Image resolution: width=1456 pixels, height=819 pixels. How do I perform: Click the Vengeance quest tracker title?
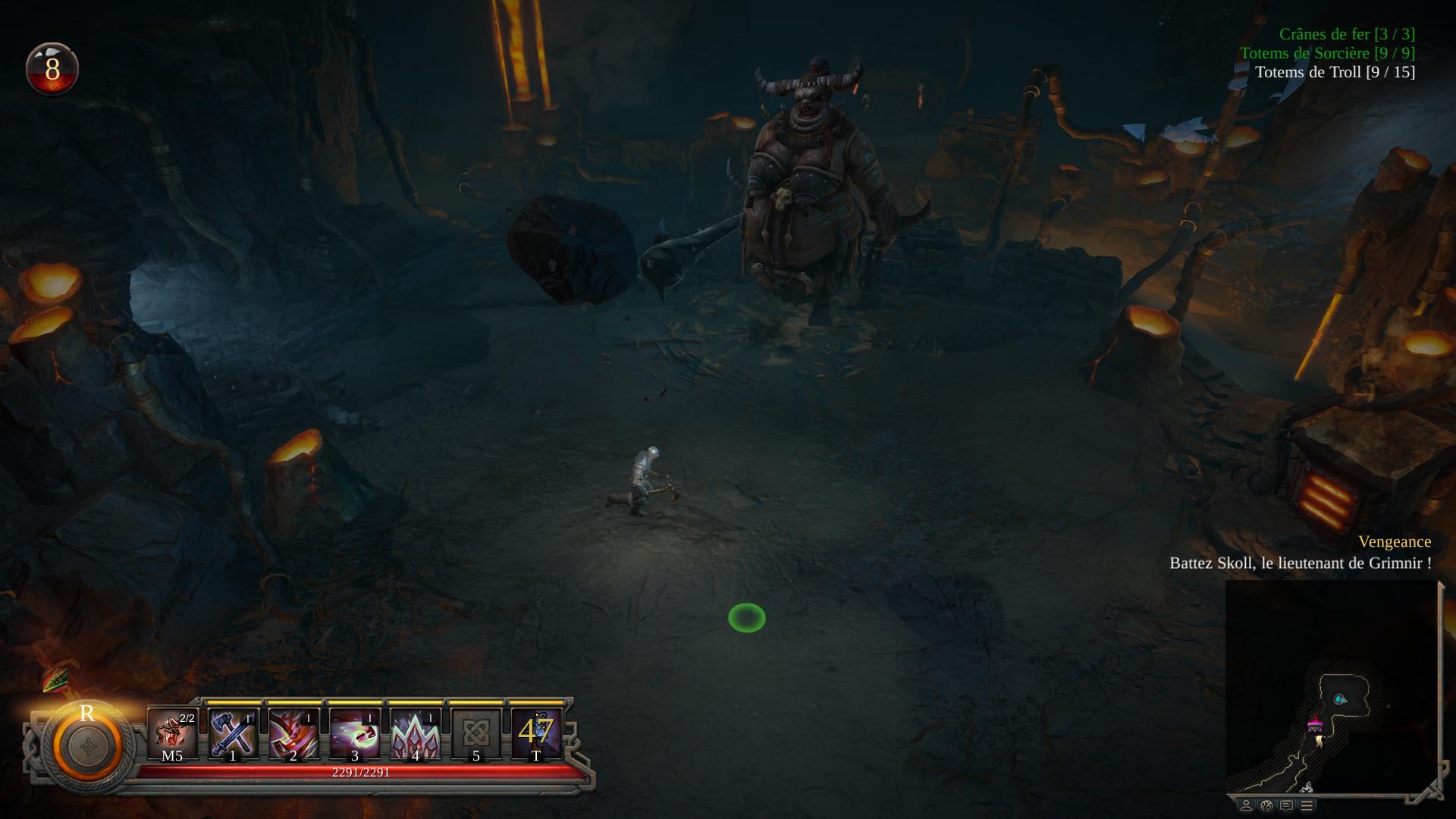[1394, 541]
